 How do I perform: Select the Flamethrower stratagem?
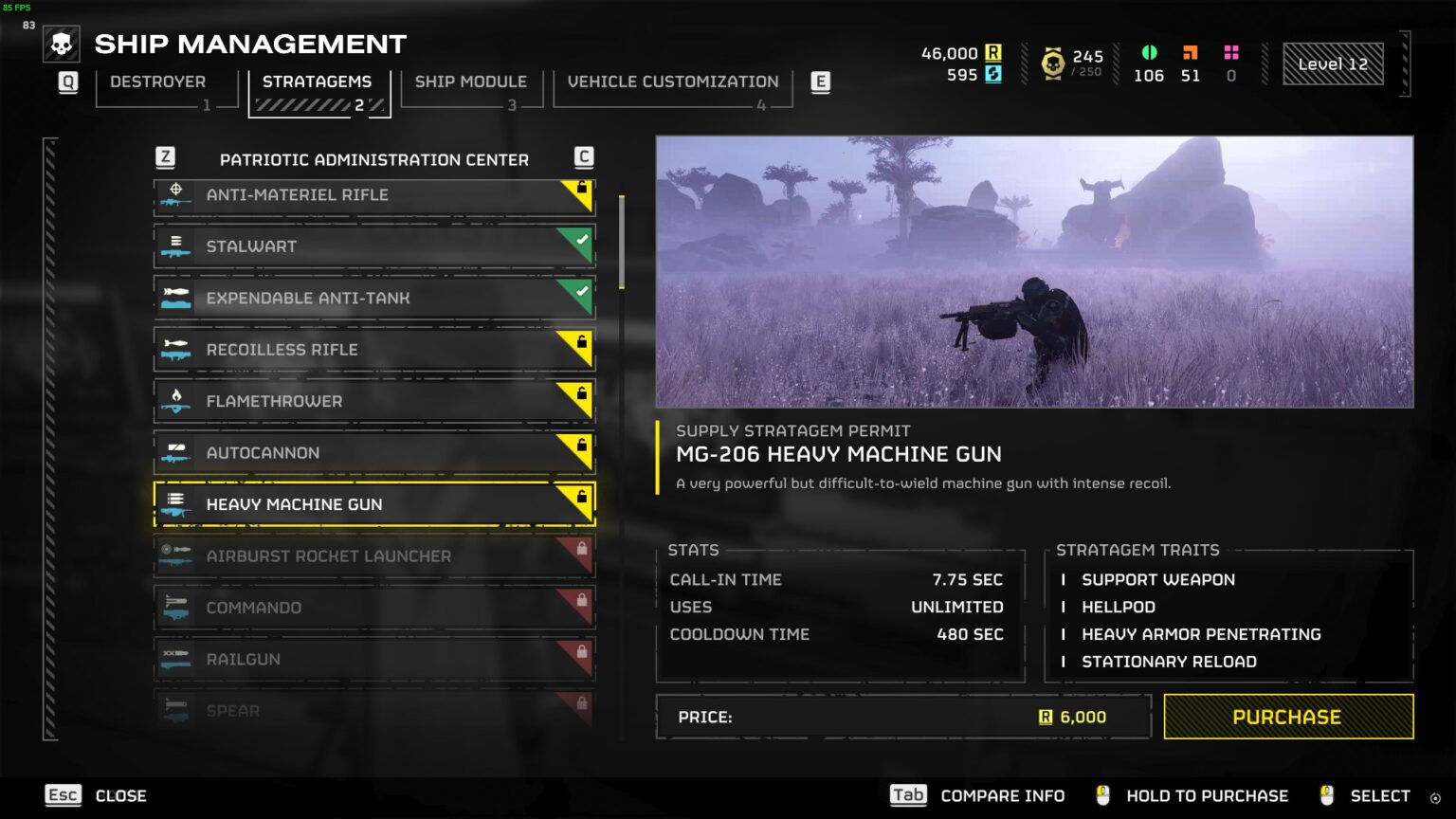pyautogui.click(x=373, y=401)
